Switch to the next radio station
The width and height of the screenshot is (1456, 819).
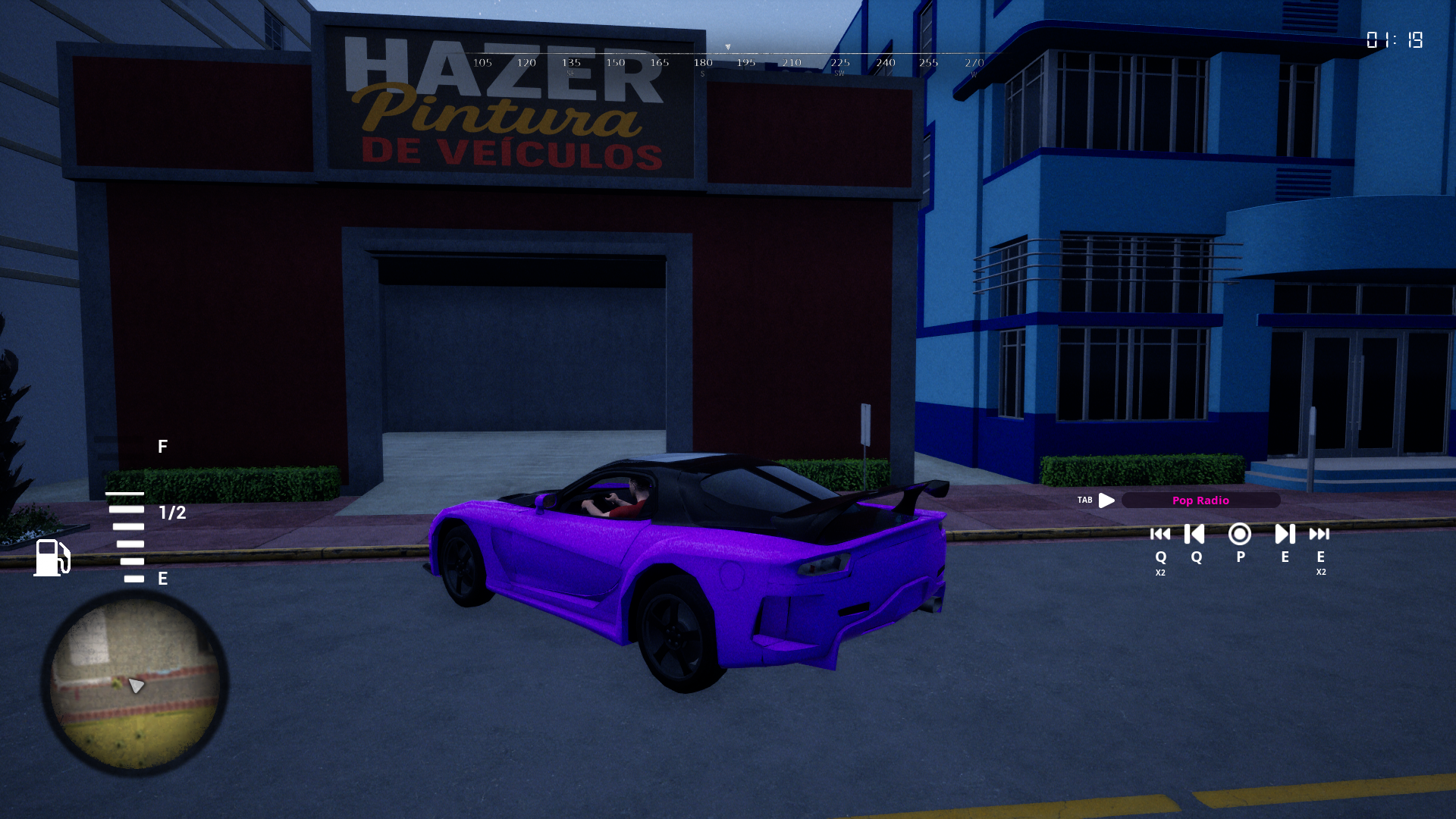point(1285,535)
